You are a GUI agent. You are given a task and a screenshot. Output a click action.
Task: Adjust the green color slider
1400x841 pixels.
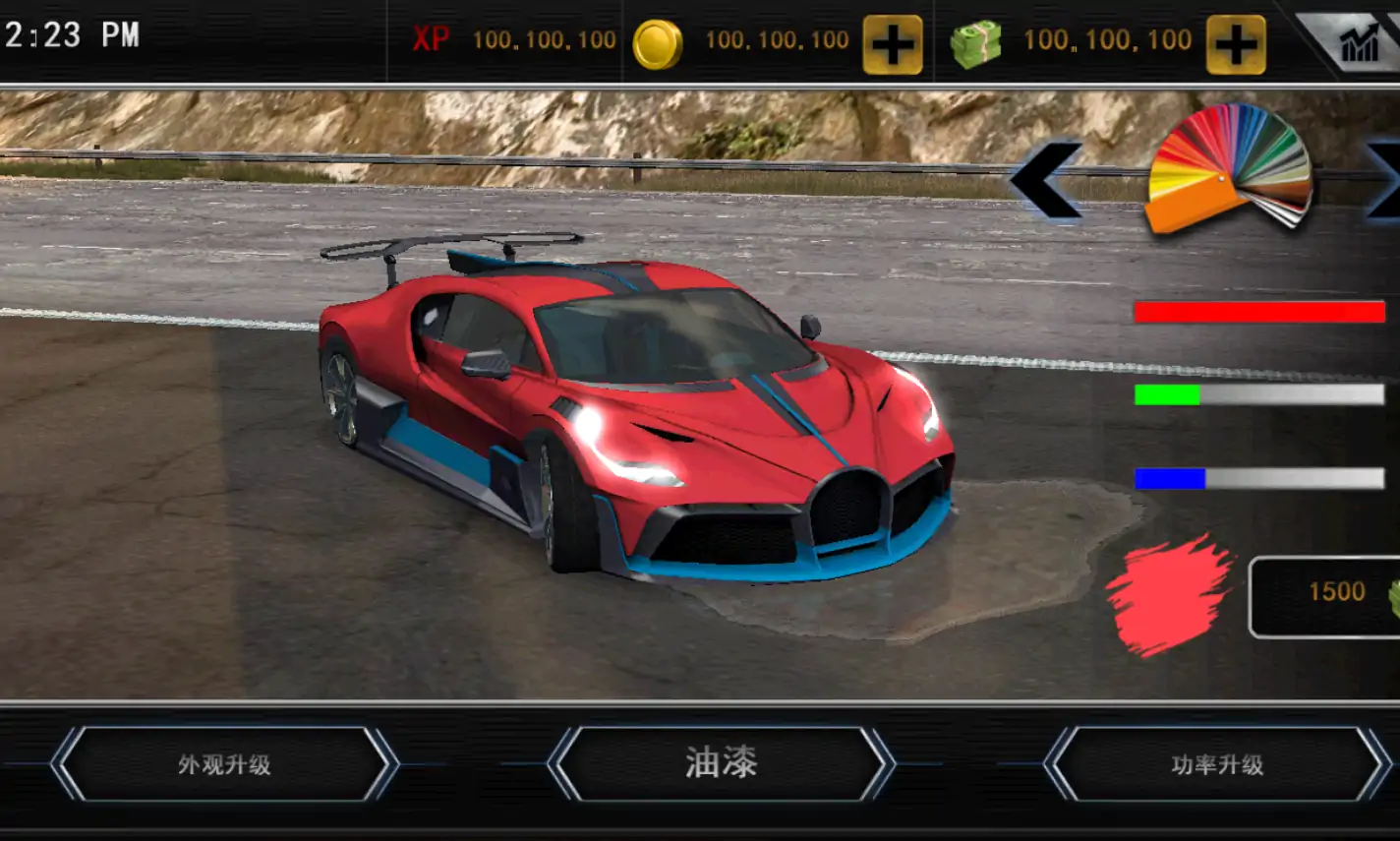point(1259,394)
